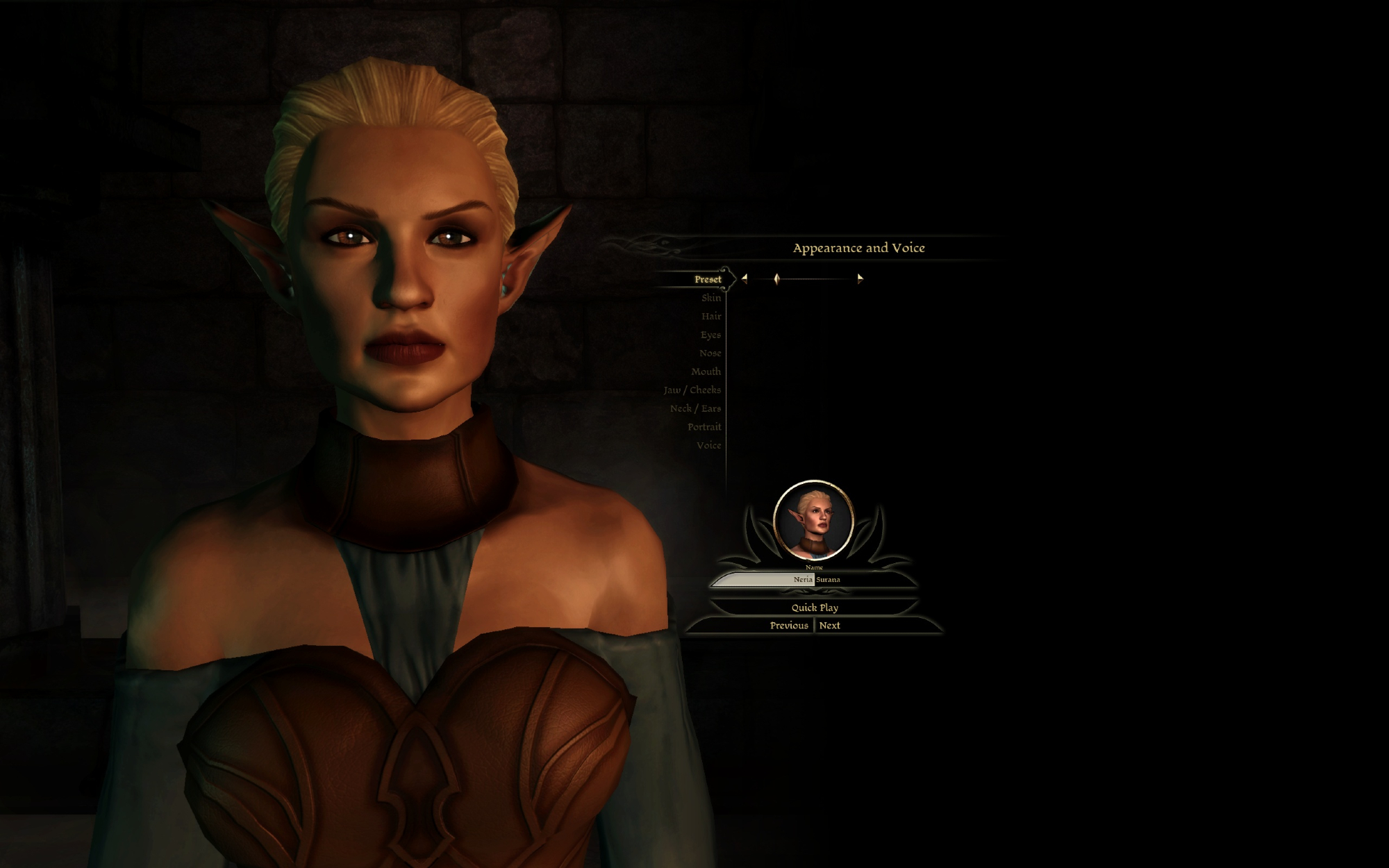This screenshot has width=1389, height=868.
Task: Choose the Eyes category
Action: tap(710, 335)
